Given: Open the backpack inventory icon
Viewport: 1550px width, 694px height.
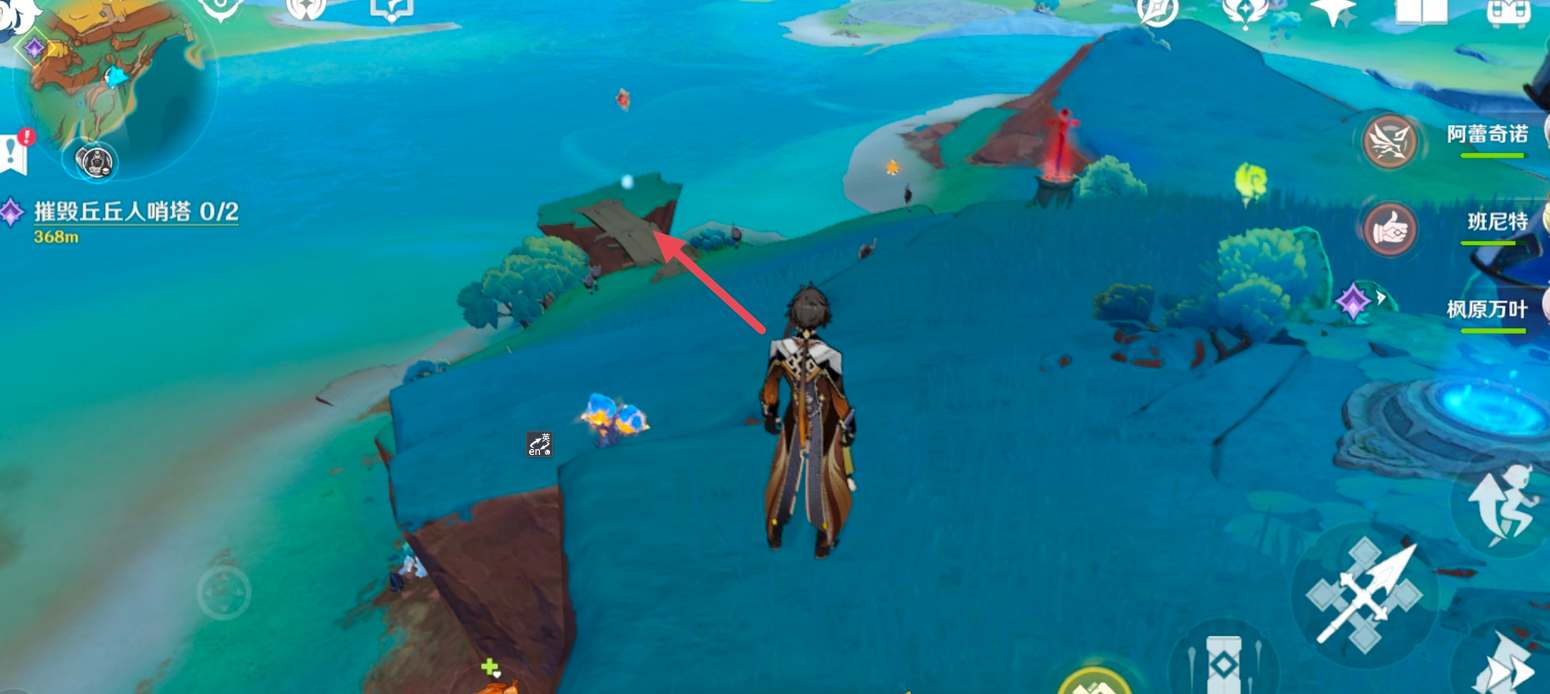Looking at the screenshot, I should click(1507, 10).
